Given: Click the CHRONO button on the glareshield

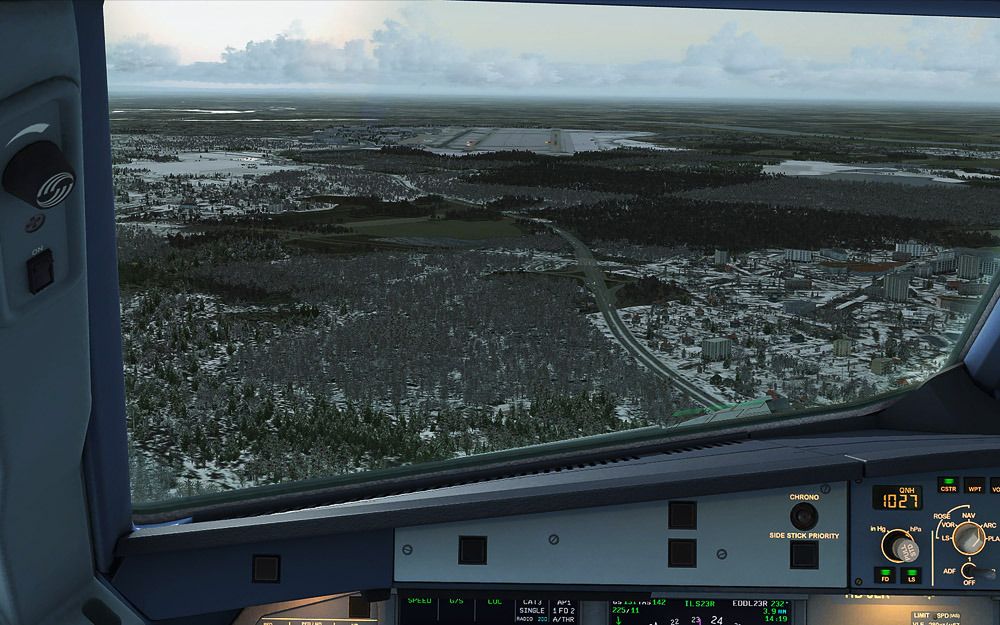Looking at the screenshot, I should tap(803, 516).
